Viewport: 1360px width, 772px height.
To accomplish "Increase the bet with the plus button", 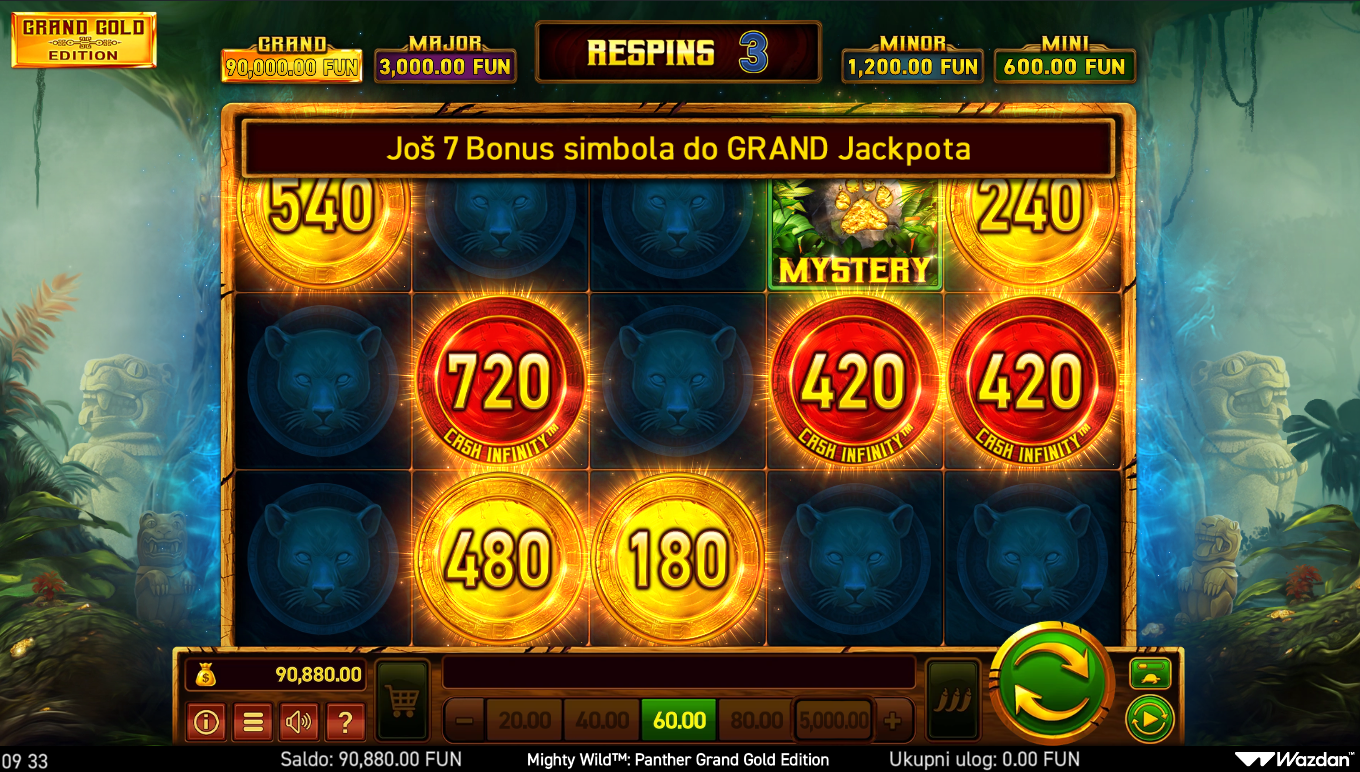I will click(893, 720).
